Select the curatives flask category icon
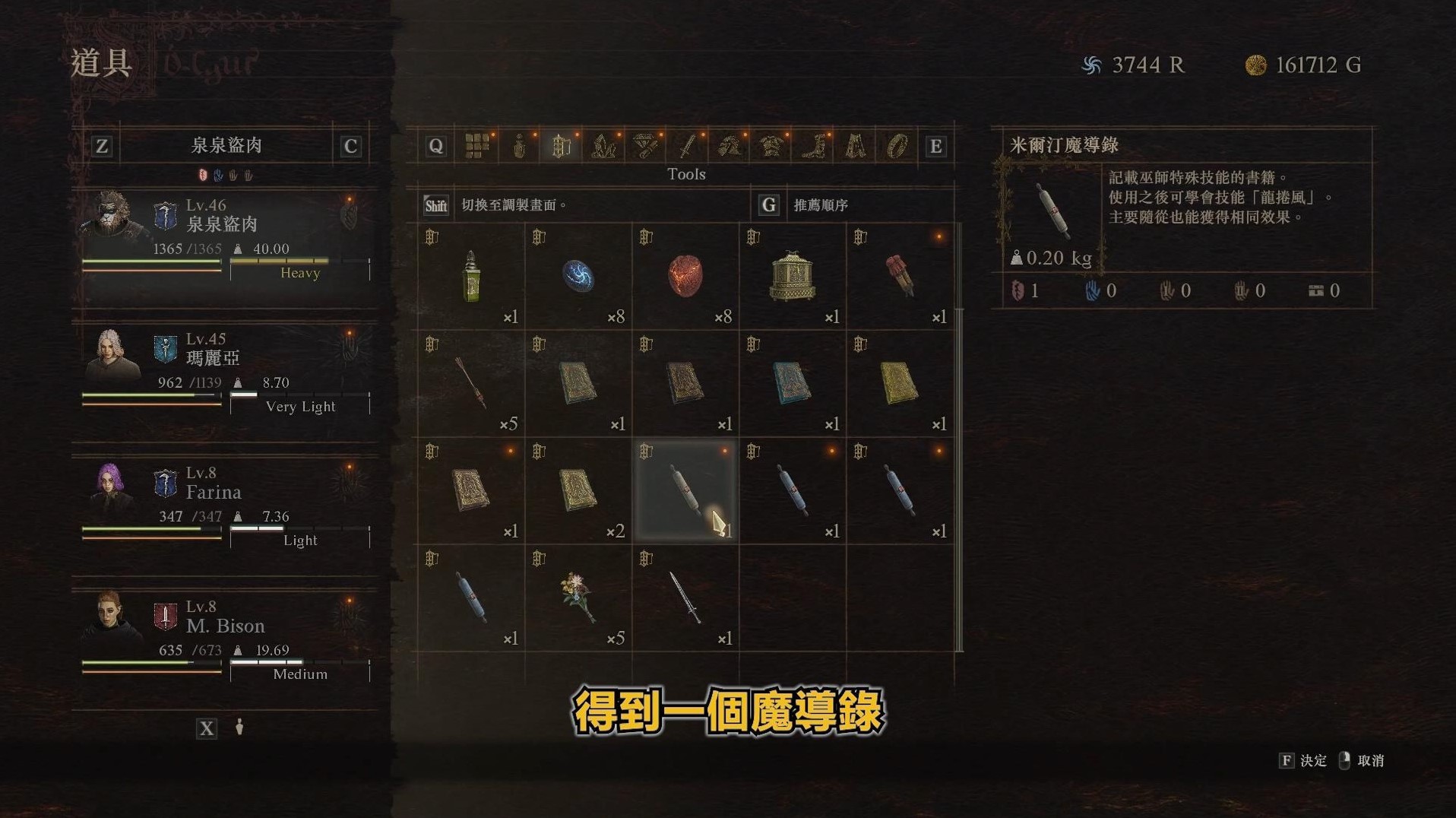The width and height of the screenshot is (1456, 818). pyautogui.click(x=520, y=146)
